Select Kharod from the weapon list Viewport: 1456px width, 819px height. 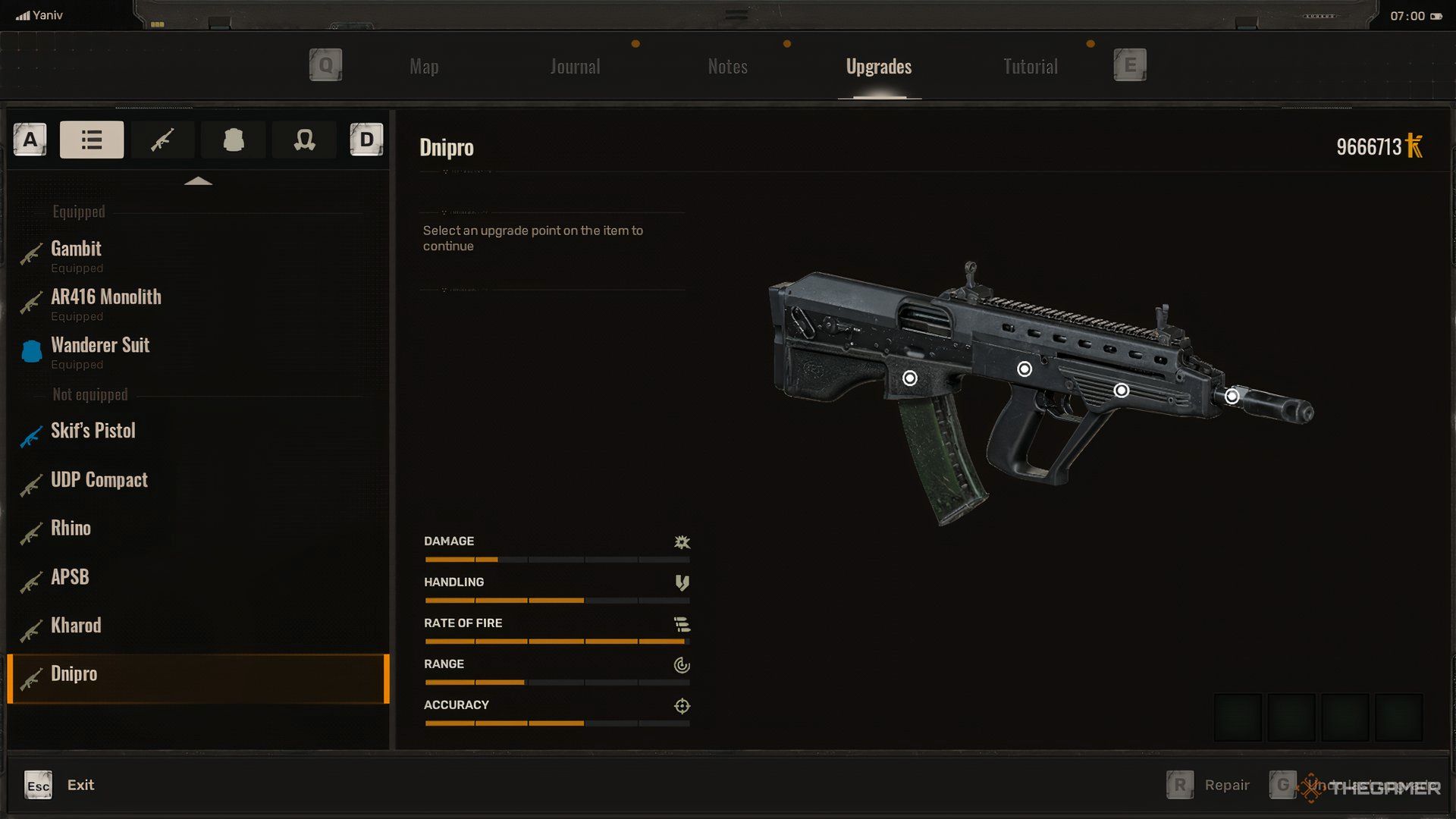click(76, 626)
